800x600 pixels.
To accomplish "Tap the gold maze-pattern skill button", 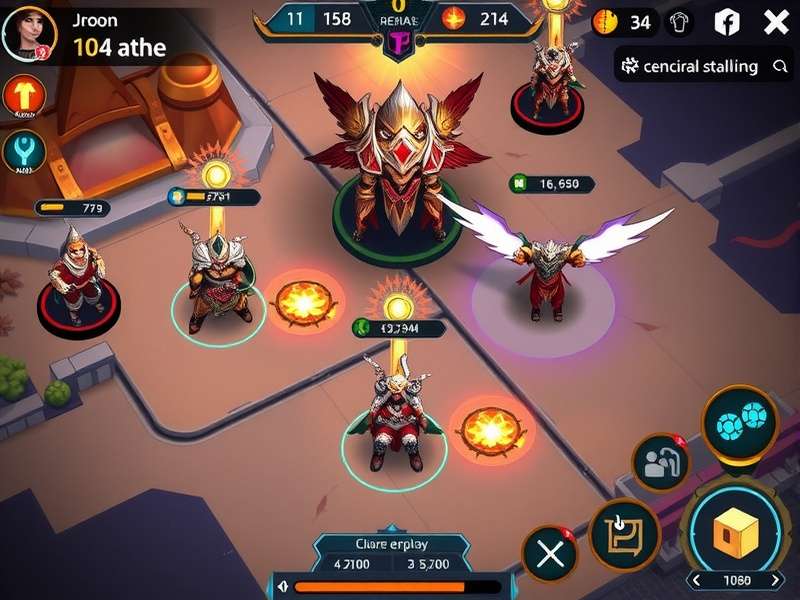I will click(624, 533).
